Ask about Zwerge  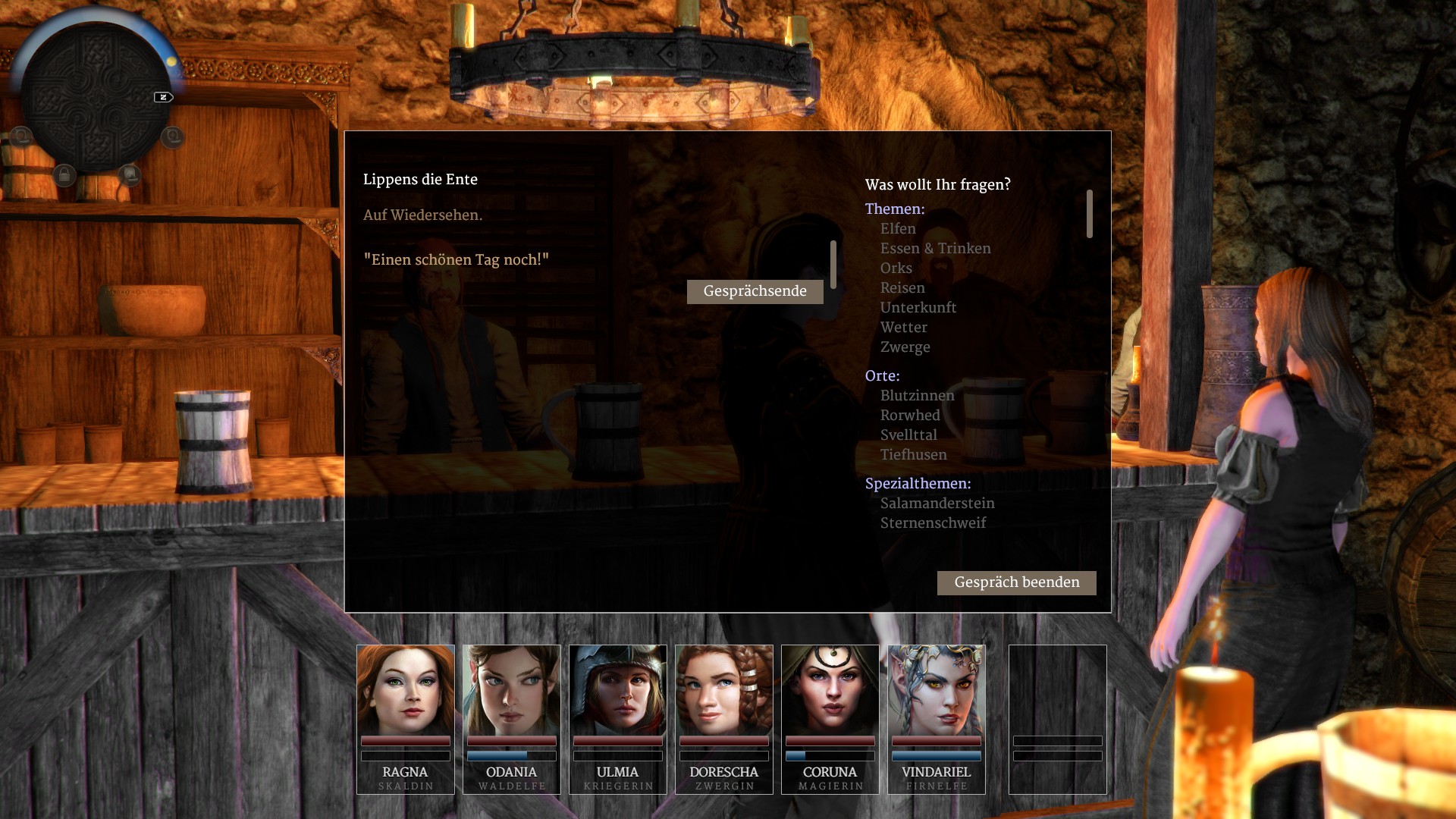[x=905, y=347]
